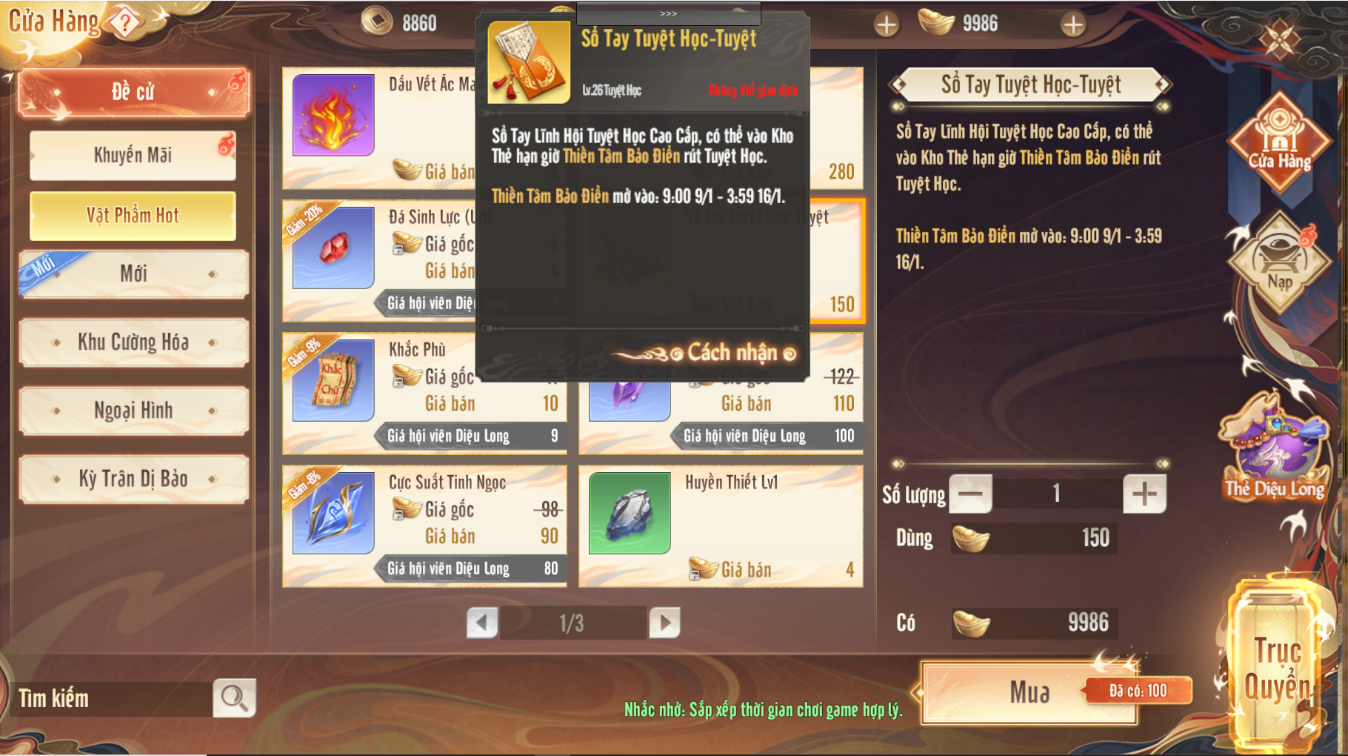Choose the Kỳ Trân Dị Bảo category

pos(133,479)
